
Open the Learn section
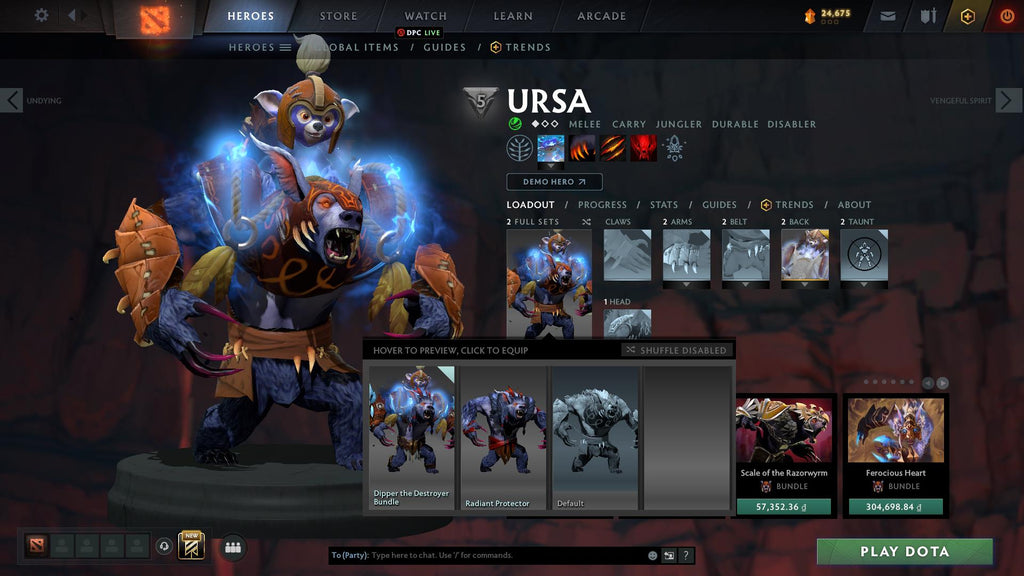pyautogui.click(x=512, y=16)
